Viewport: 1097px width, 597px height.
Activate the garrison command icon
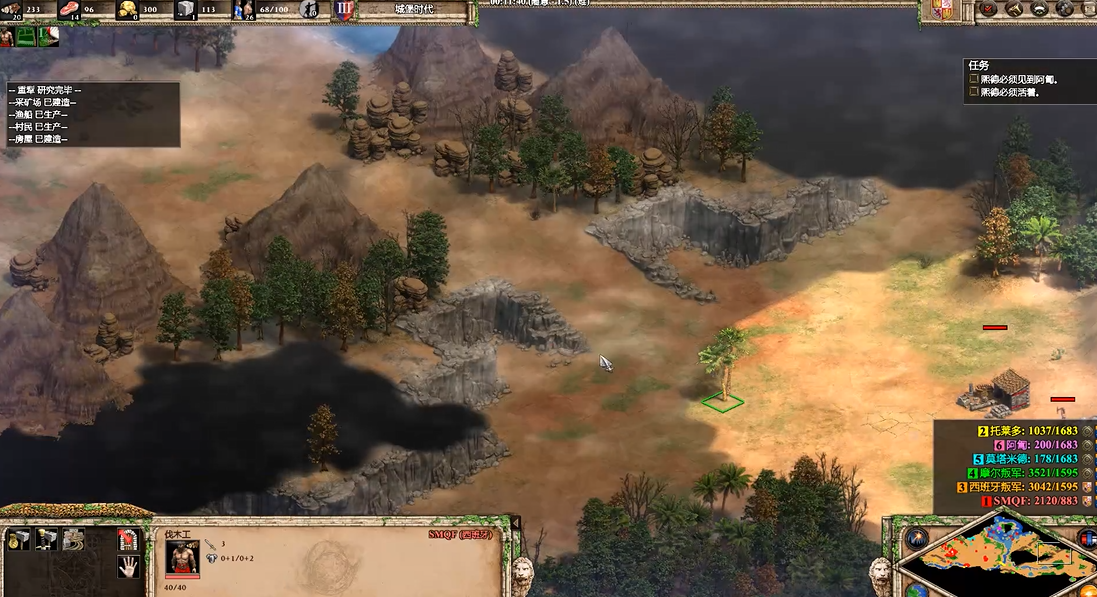coord(127,540)
